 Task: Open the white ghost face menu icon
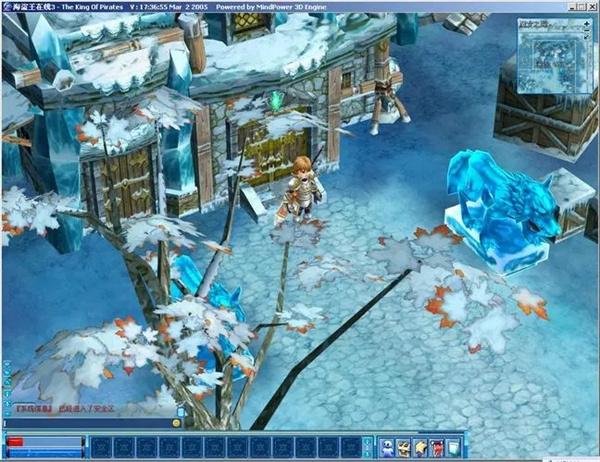point(387,447)
